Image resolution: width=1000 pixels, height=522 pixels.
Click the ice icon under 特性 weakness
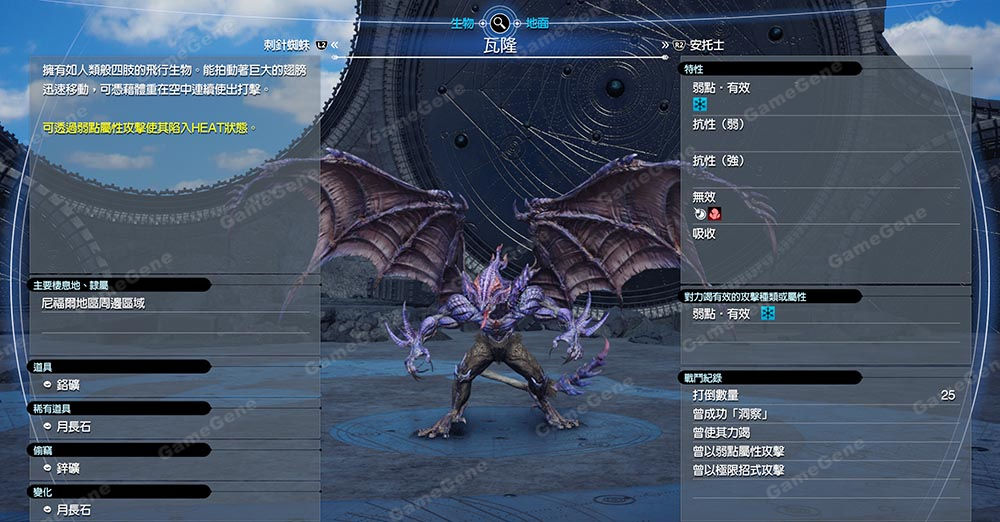click(700, 103)
